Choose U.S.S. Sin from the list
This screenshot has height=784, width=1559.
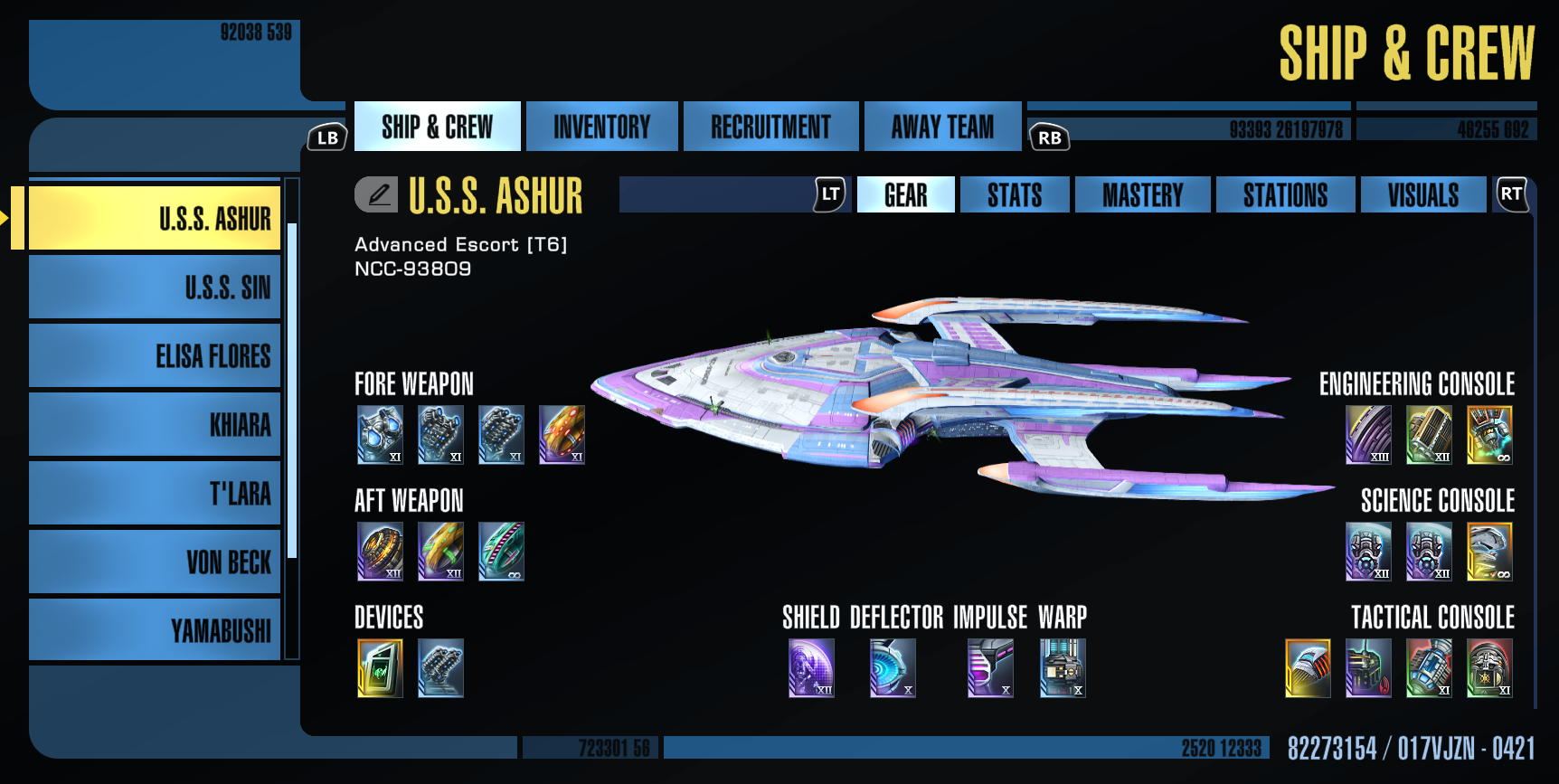(155, 288)
